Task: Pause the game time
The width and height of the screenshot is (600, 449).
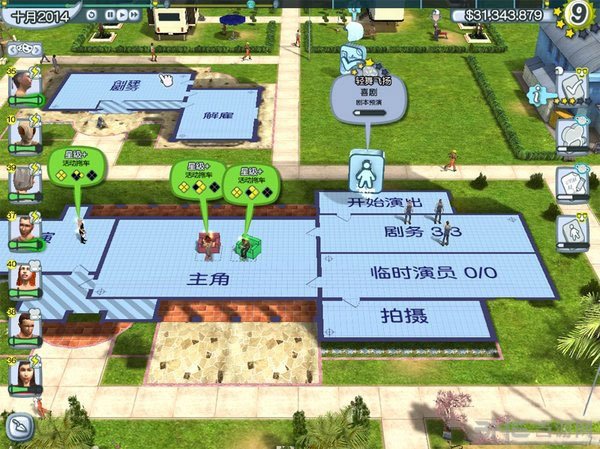Action: [x=112, y=15]
